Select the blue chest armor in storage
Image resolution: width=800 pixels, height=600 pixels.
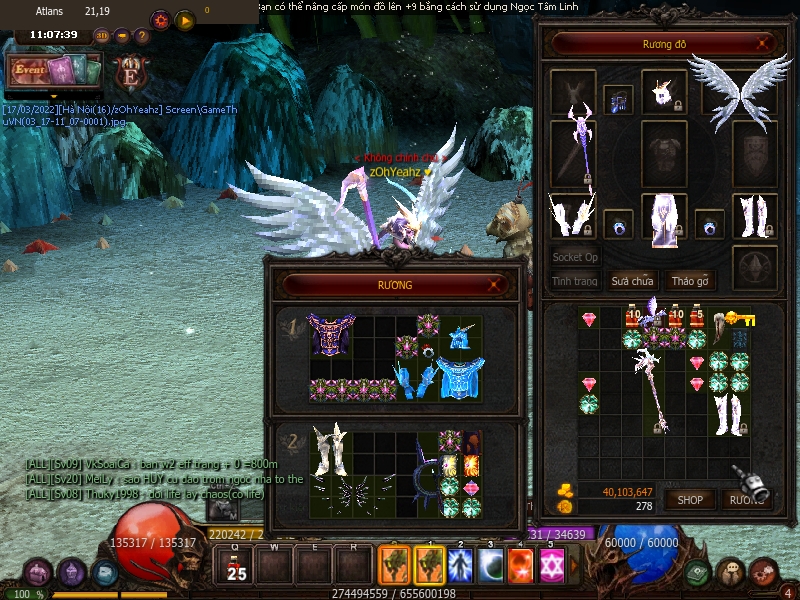[x=462, y=380]
